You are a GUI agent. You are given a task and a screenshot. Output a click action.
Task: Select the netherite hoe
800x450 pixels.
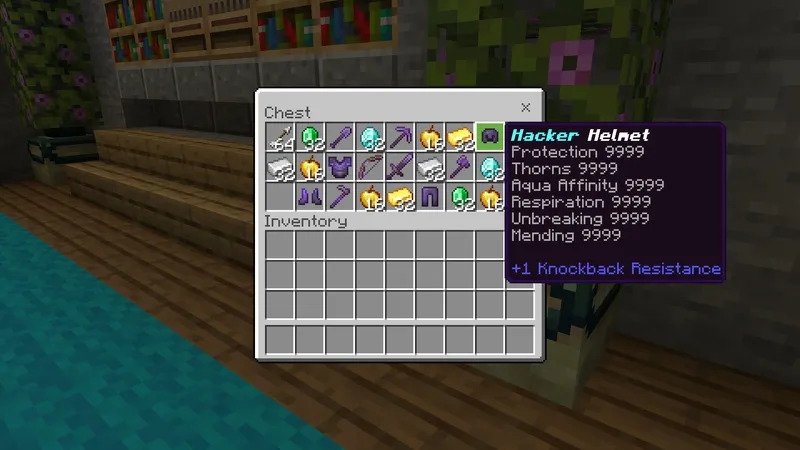pos(341,196)
